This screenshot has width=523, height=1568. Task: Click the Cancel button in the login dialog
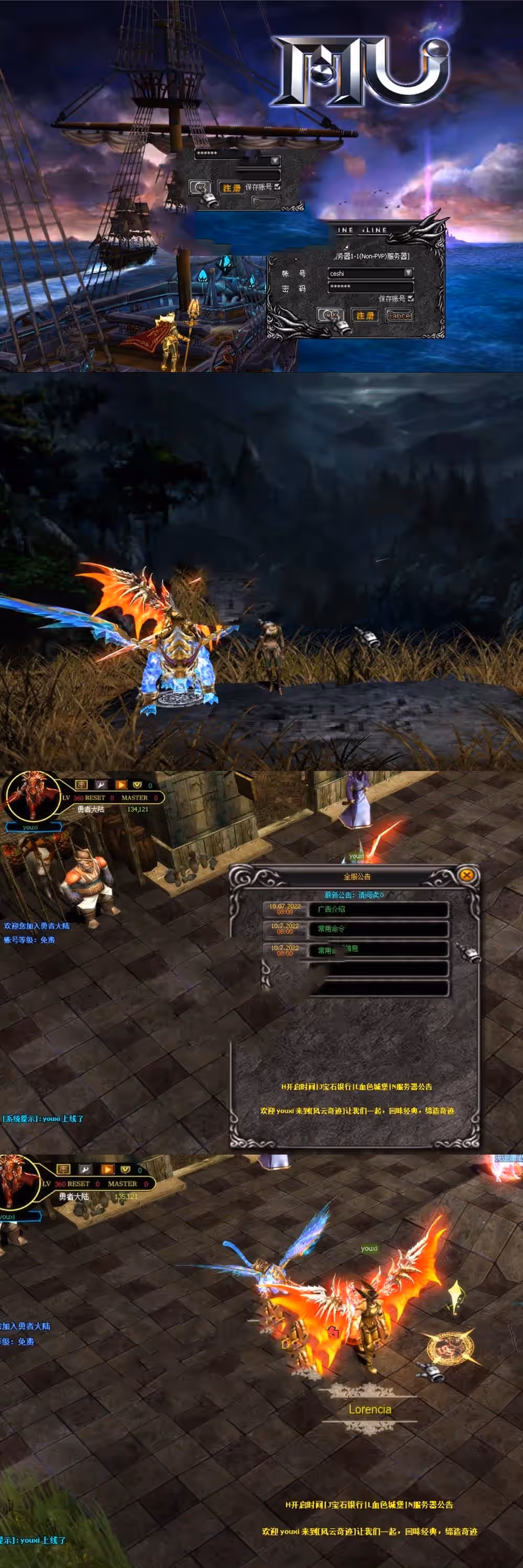tap(399, 315)
